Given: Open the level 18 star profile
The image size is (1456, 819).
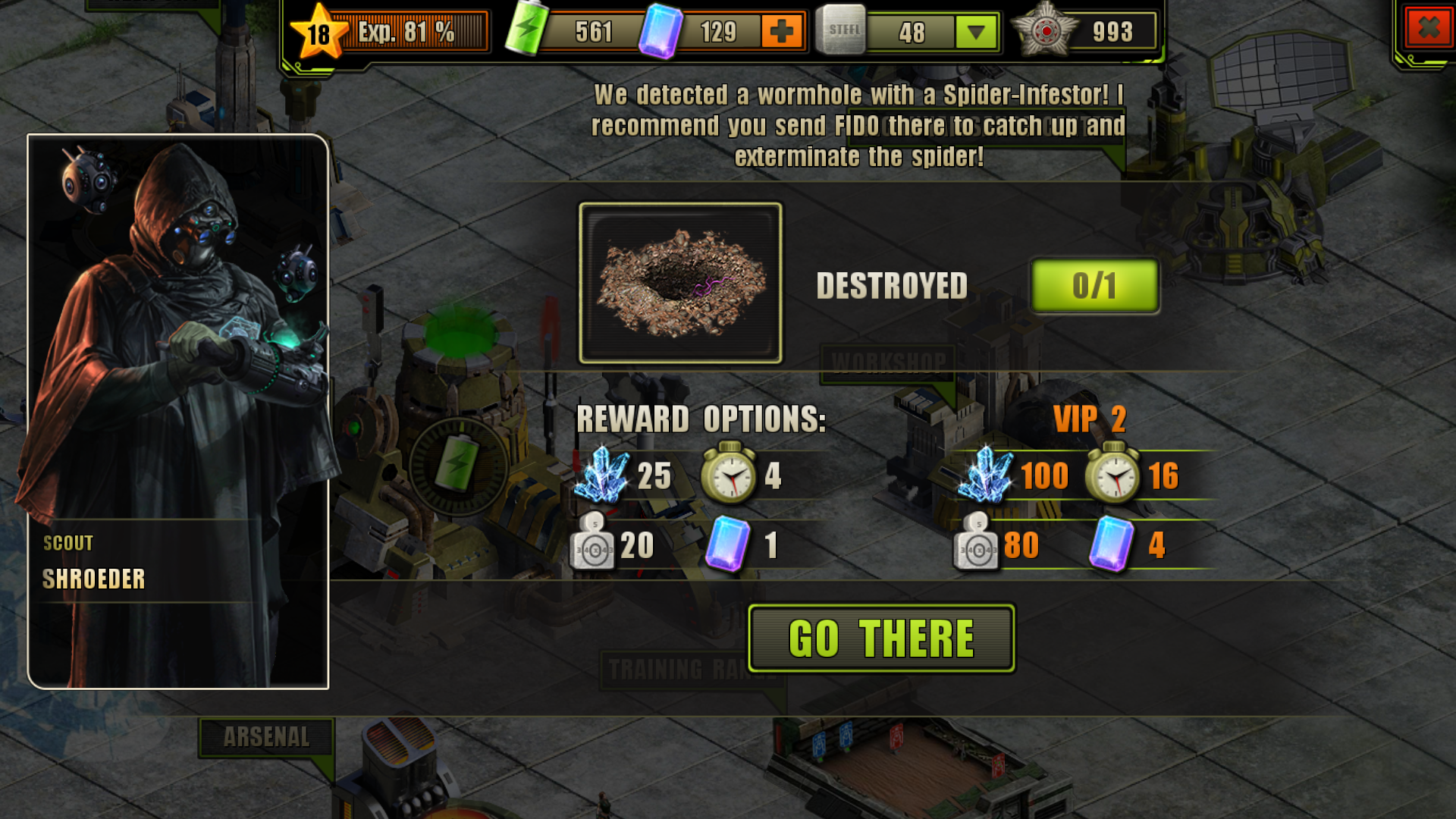Looking at the screenshot, I should 319,33.
